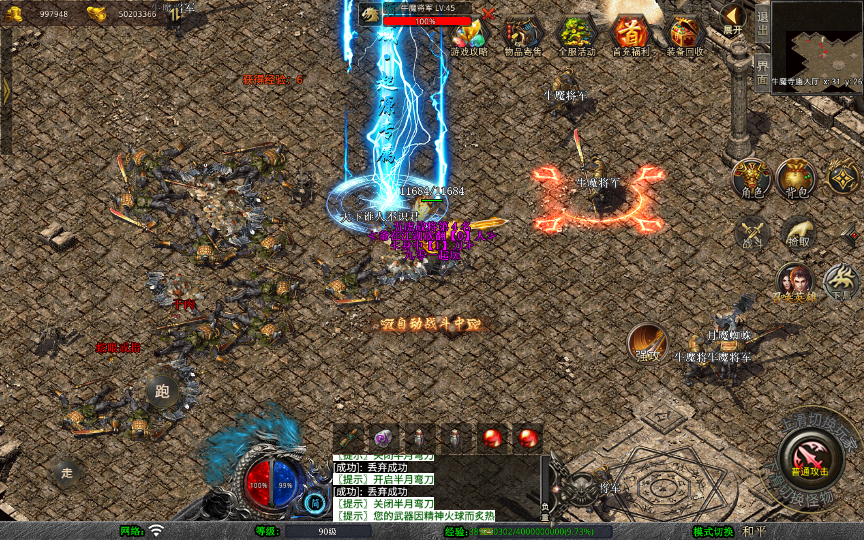Toggle the 展开 arrow button
The height and width of the screenshot is (540, 864).
[733, 18]
